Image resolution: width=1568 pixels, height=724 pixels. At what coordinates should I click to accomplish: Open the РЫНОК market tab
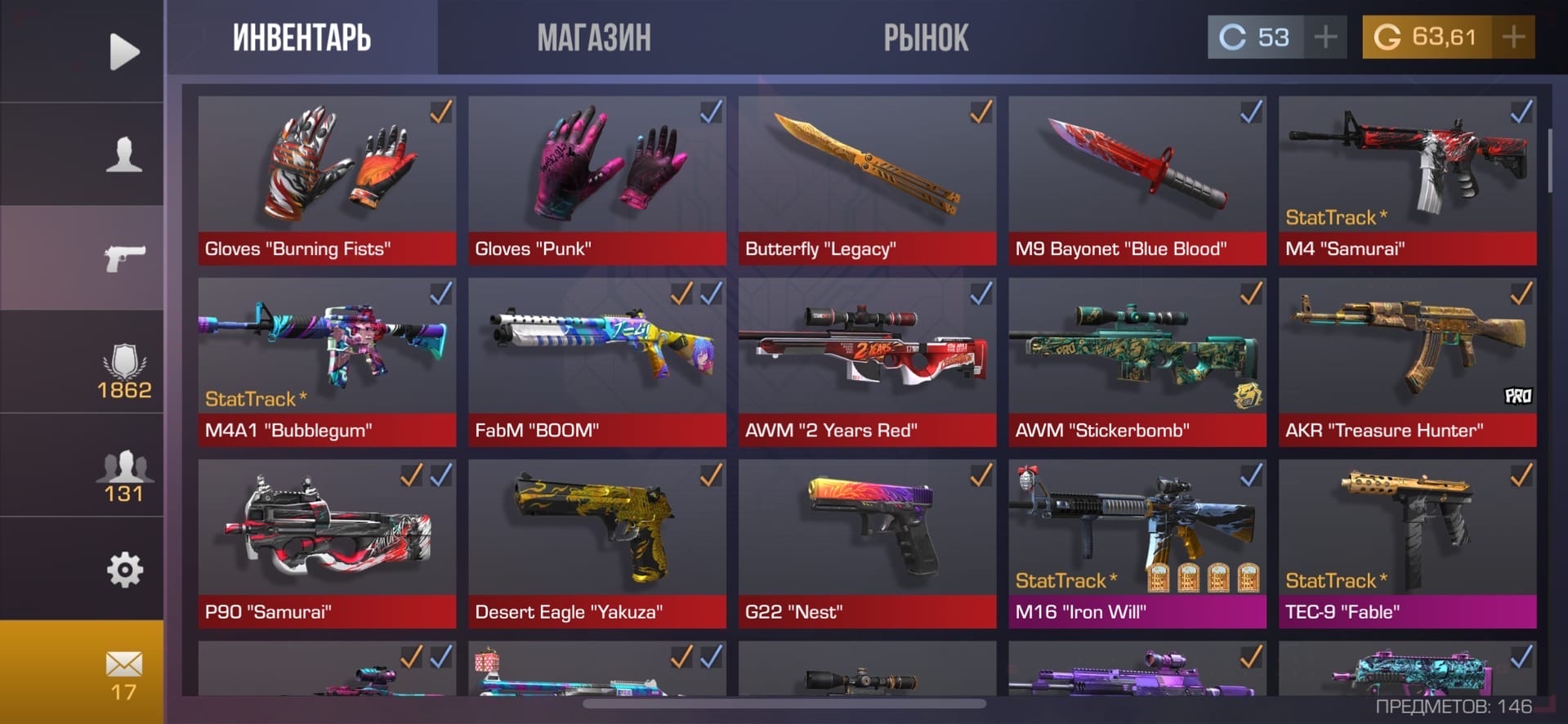(926, 38)
